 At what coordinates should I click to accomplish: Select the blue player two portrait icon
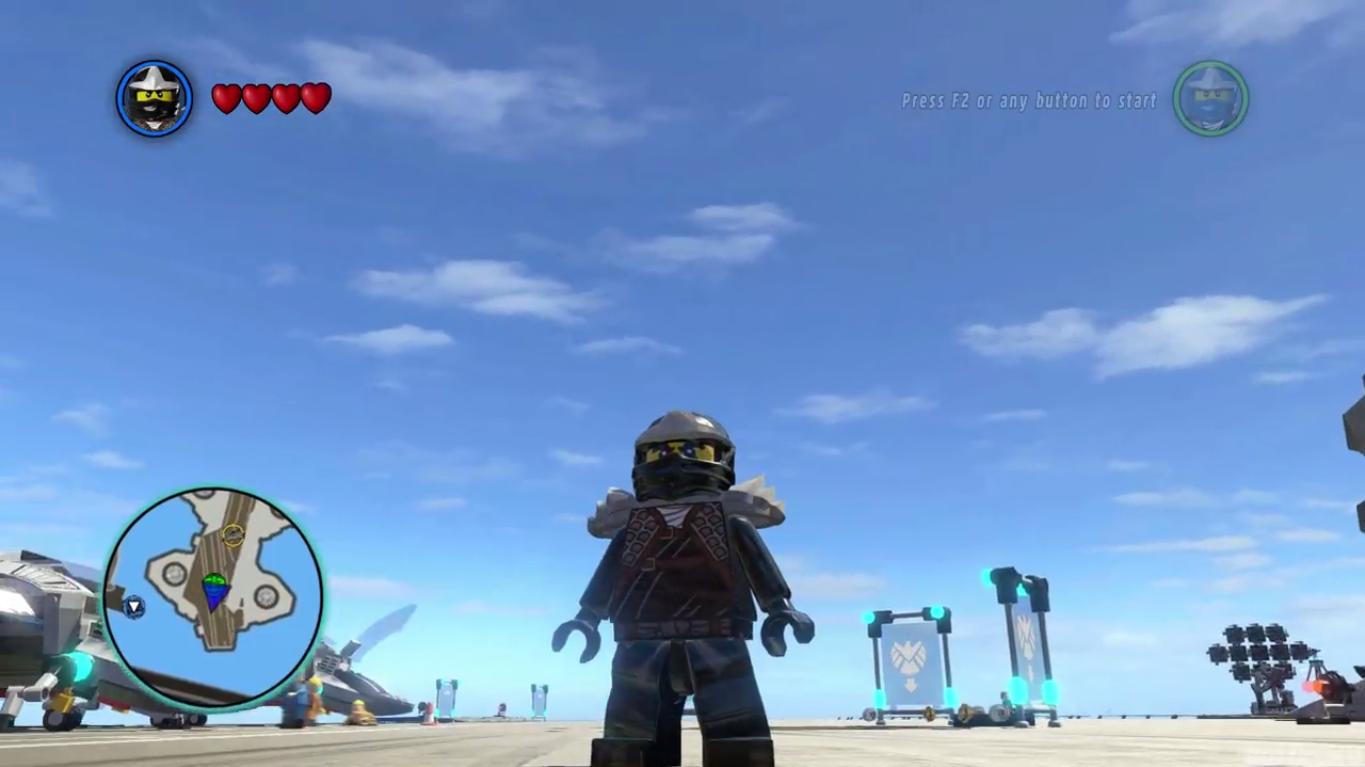(1210, 99)
